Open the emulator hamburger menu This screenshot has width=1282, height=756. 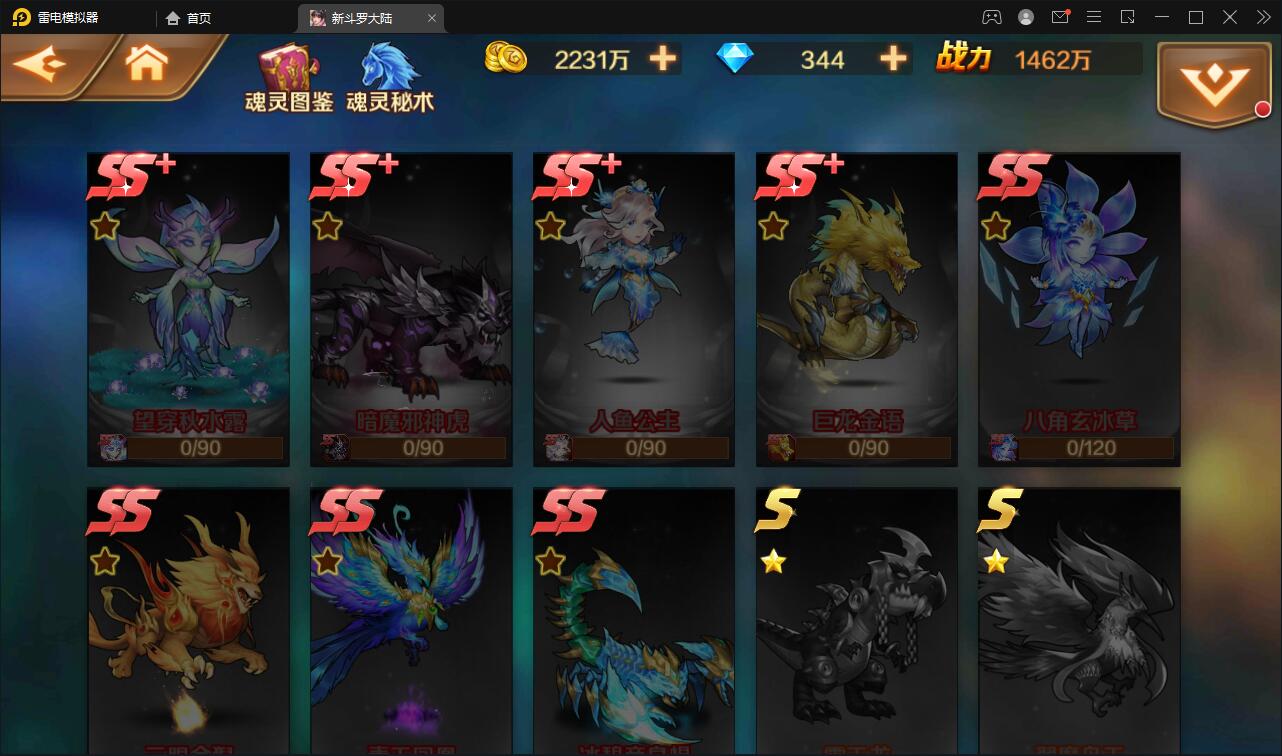pyautogui.click(x=1094, y=17)
